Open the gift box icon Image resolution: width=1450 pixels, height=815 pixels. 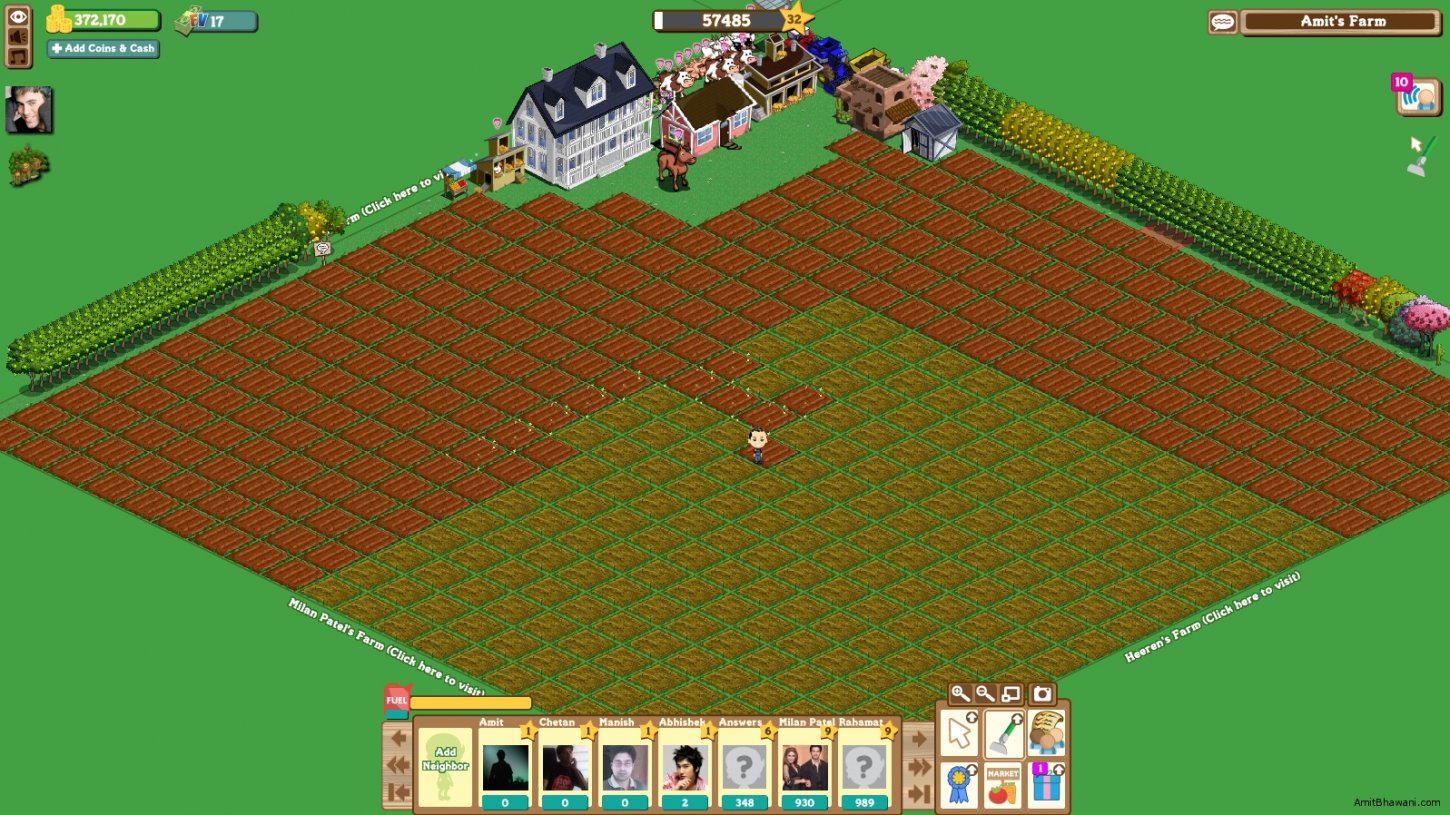tap(1046, 785)
